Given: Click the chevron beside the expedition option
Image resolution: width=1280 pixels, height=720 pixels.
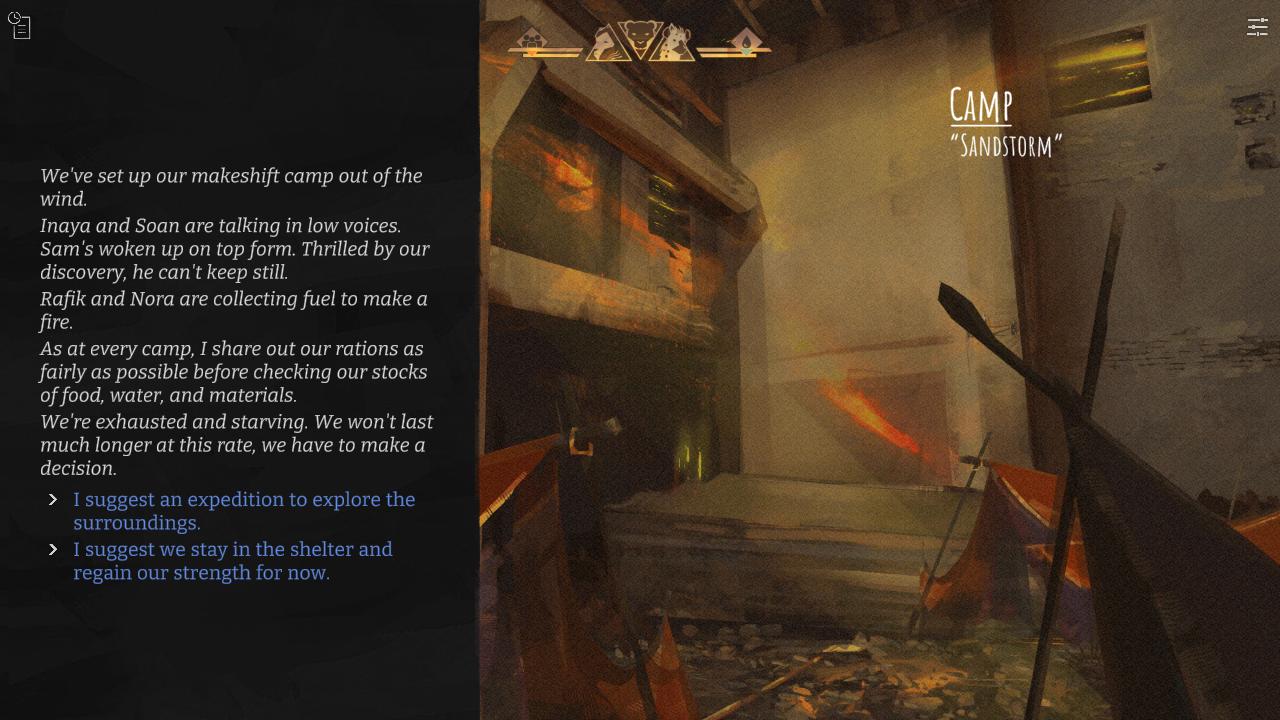Looking at the screenshot, I should [x=53, y=499].
